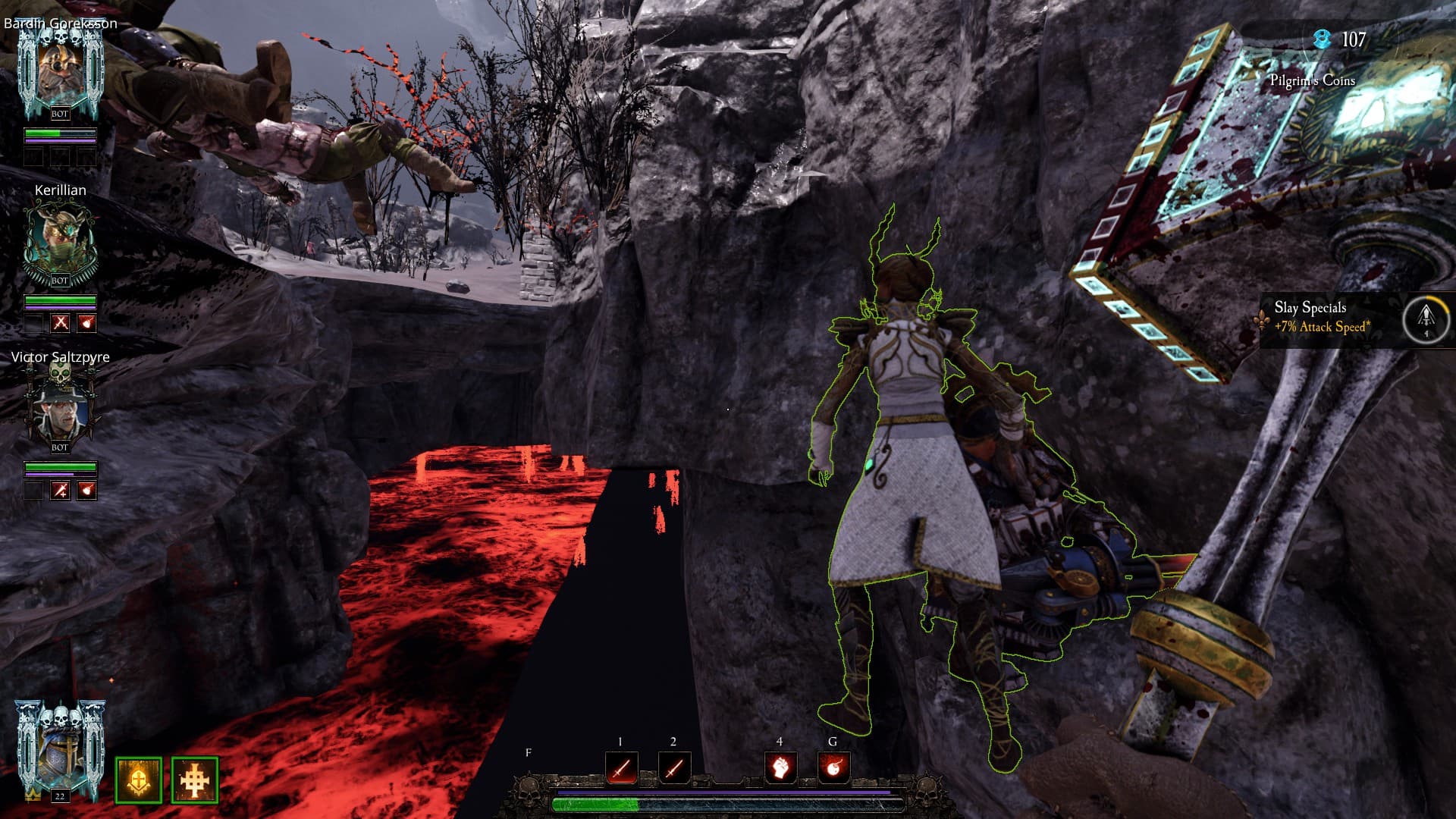Select the melee weapon in slot 1
Screen dimensions: 1456x819
tap(621, 767)
